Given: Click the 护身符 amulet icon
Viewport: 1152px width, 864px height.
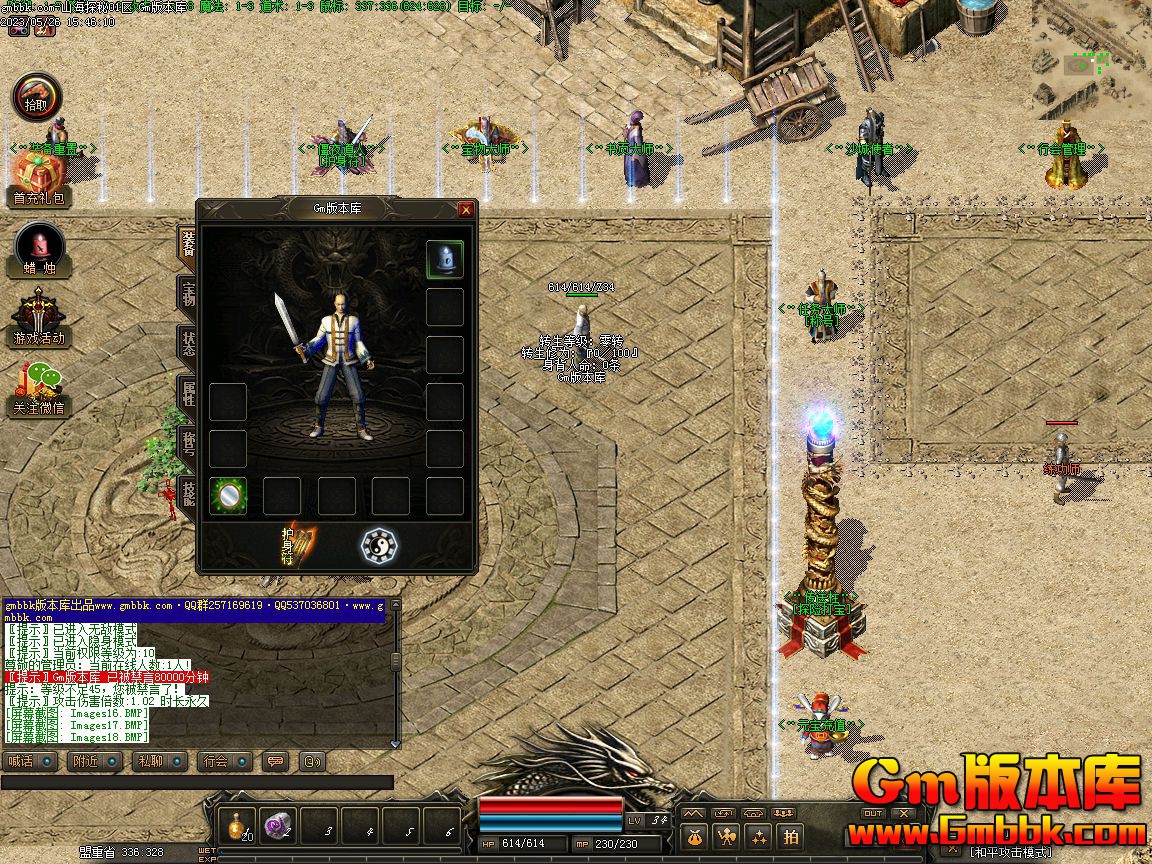Looking at the screenshot, I should pyautogui.click(x=298, y=545).
